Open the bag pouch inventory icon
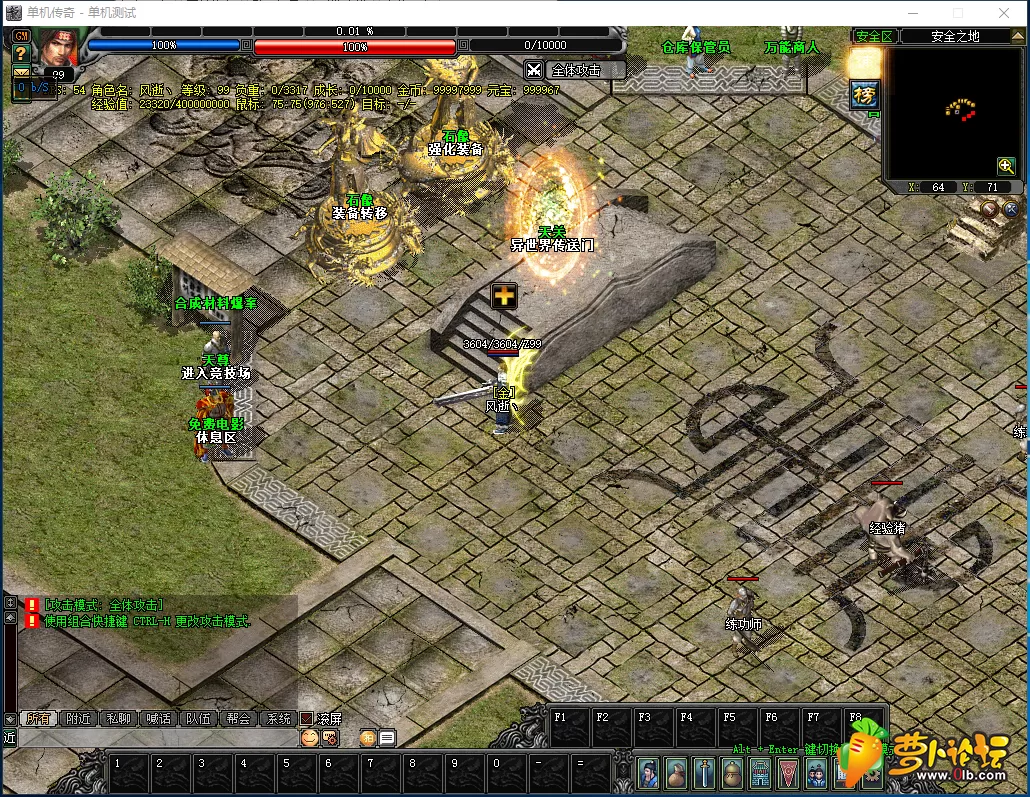Image resolution: width=1030 pixels, height=797 pixels. tap(676, 772)
